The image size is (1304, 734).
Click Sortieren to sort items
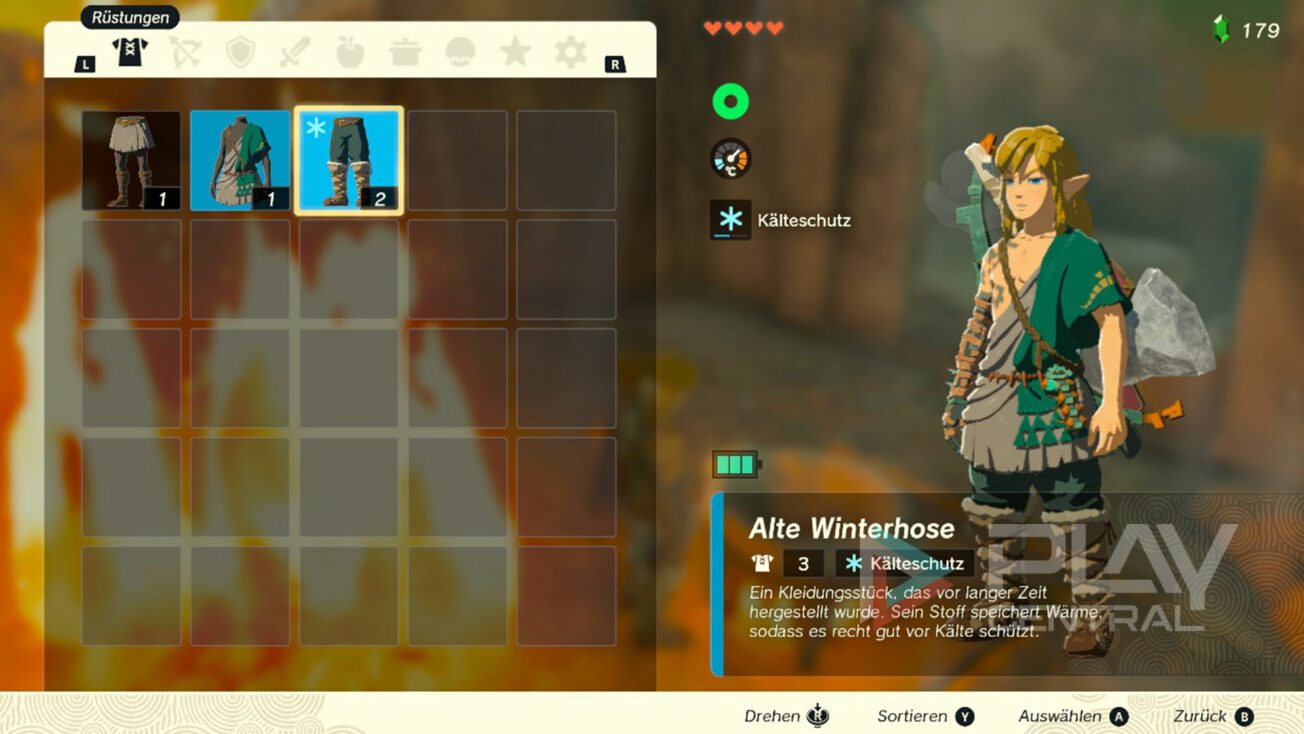click(910, 716)
